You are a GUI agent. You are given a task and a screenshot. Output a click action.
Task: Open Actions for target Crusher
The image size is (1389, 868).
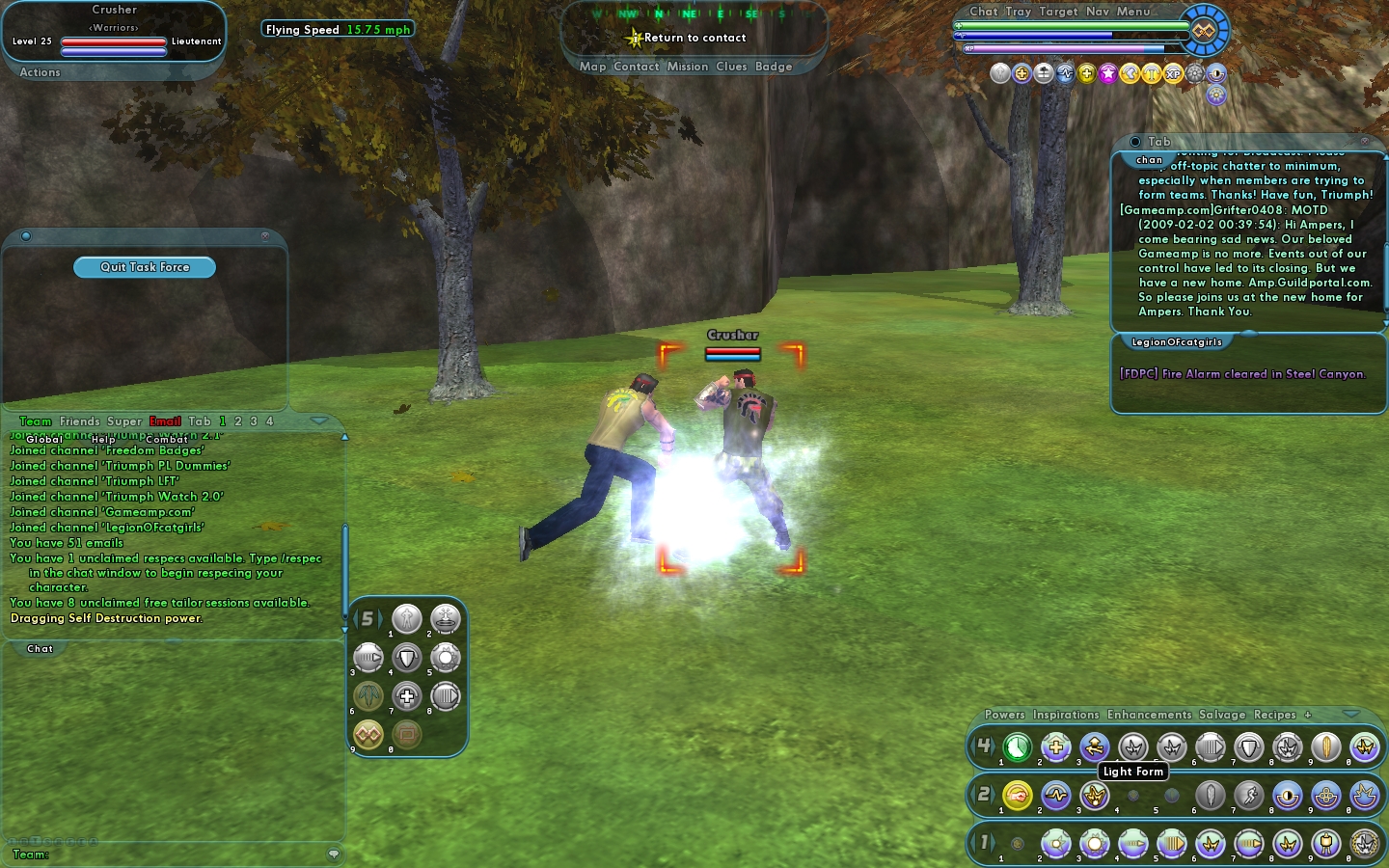point(40,72)
